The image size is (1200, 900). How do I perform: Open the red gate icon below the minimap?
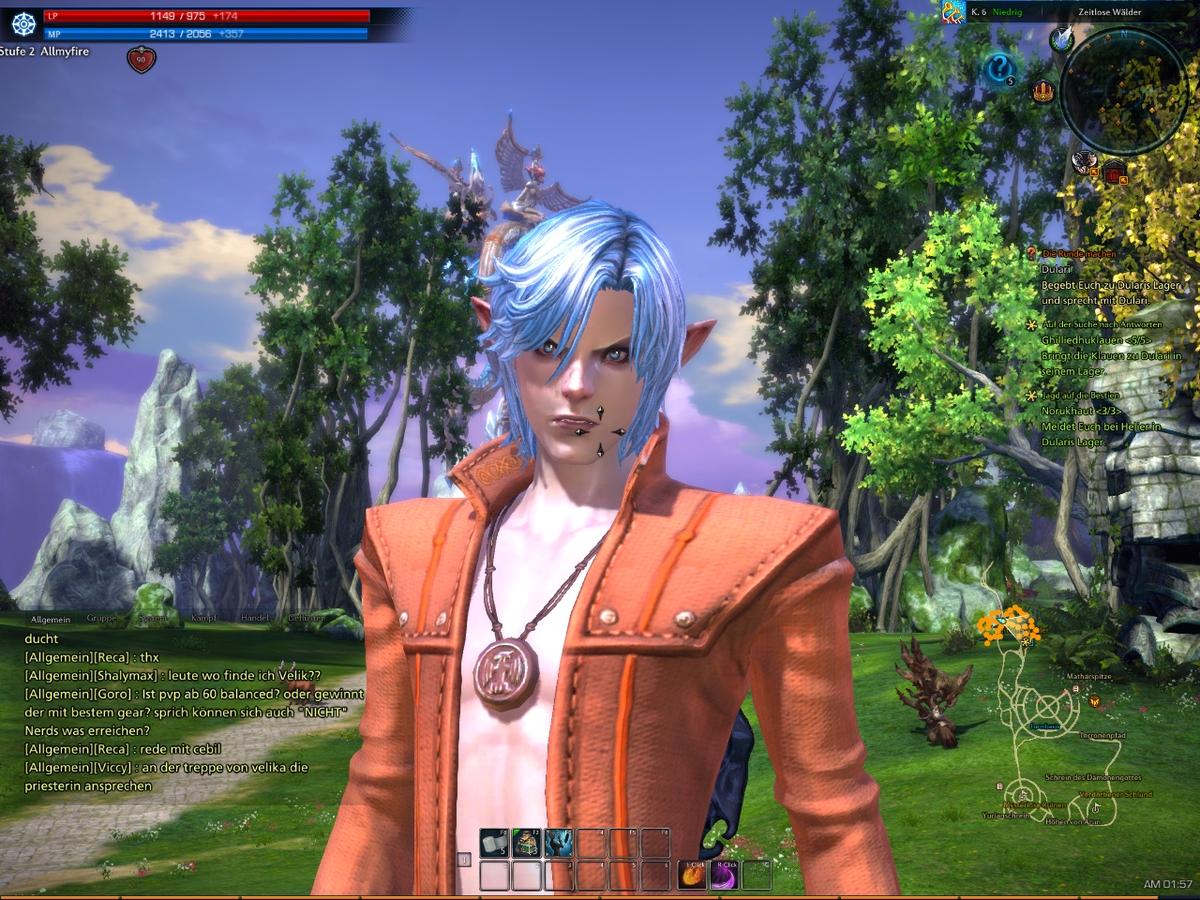pyautogui.click(x=1113, y=171)
